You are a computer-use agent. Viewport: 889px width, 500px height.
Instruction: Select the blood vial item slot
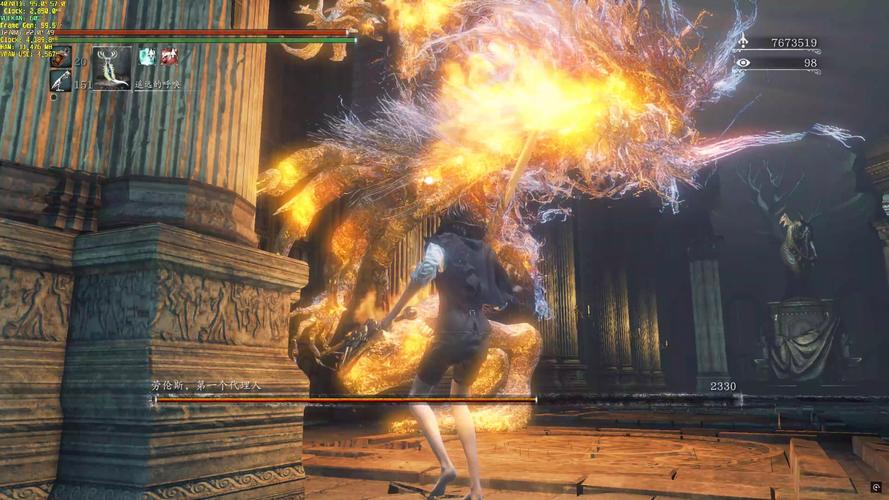(61, 56)
